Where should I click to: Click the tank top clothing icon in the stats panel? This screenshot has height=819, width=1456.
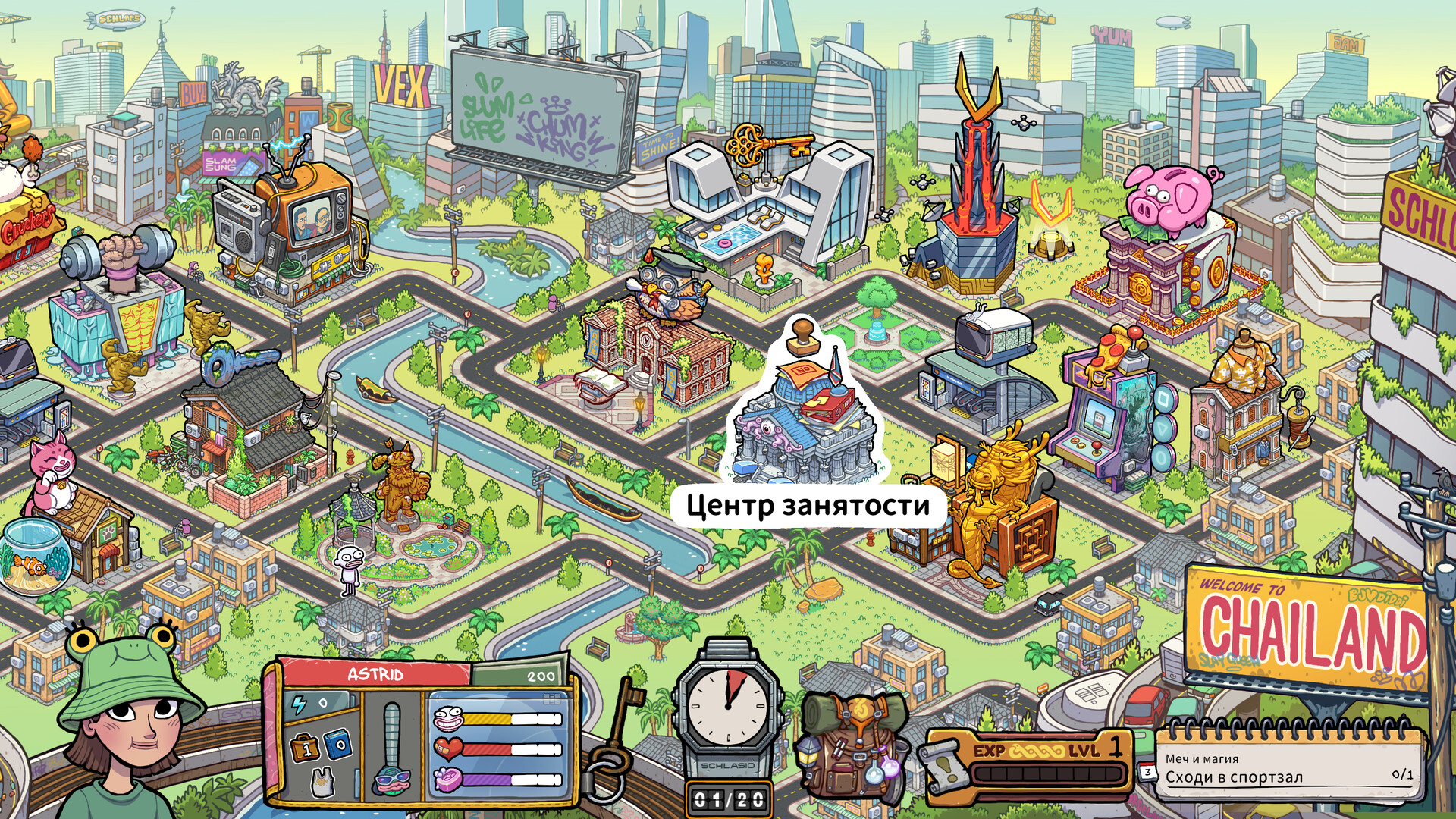tap(323, 783)
